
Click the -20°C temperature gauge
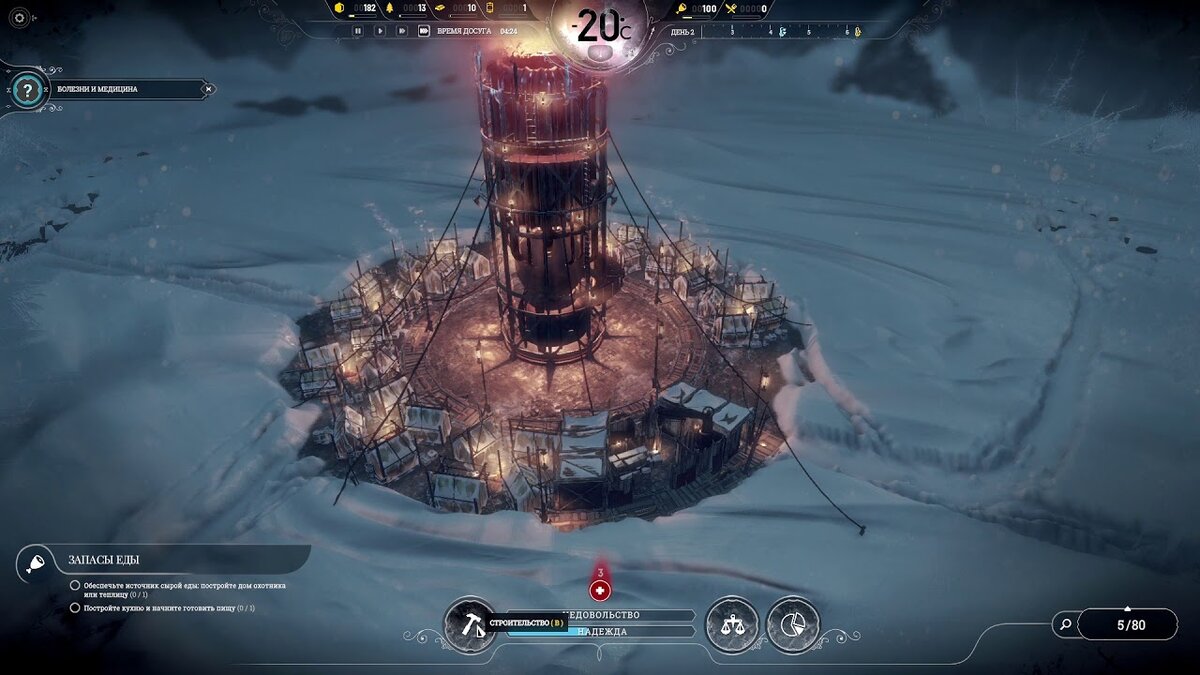tap(600, 26)
